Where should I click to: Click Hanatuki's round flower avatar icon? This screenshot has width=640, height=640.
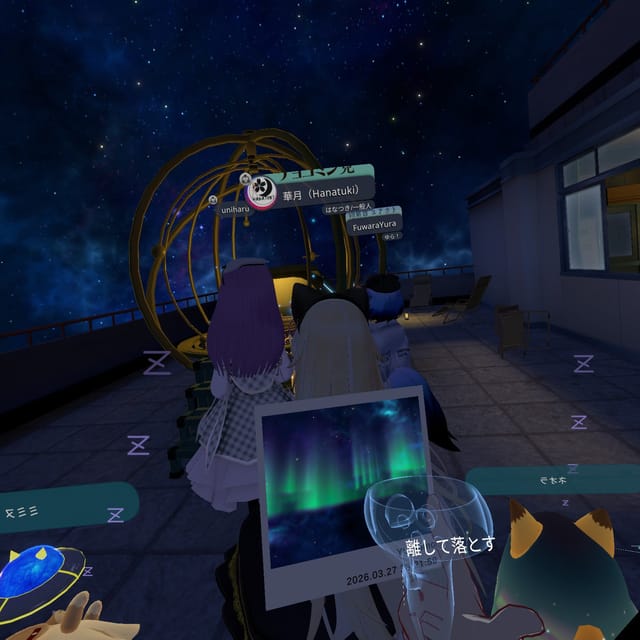261,188
